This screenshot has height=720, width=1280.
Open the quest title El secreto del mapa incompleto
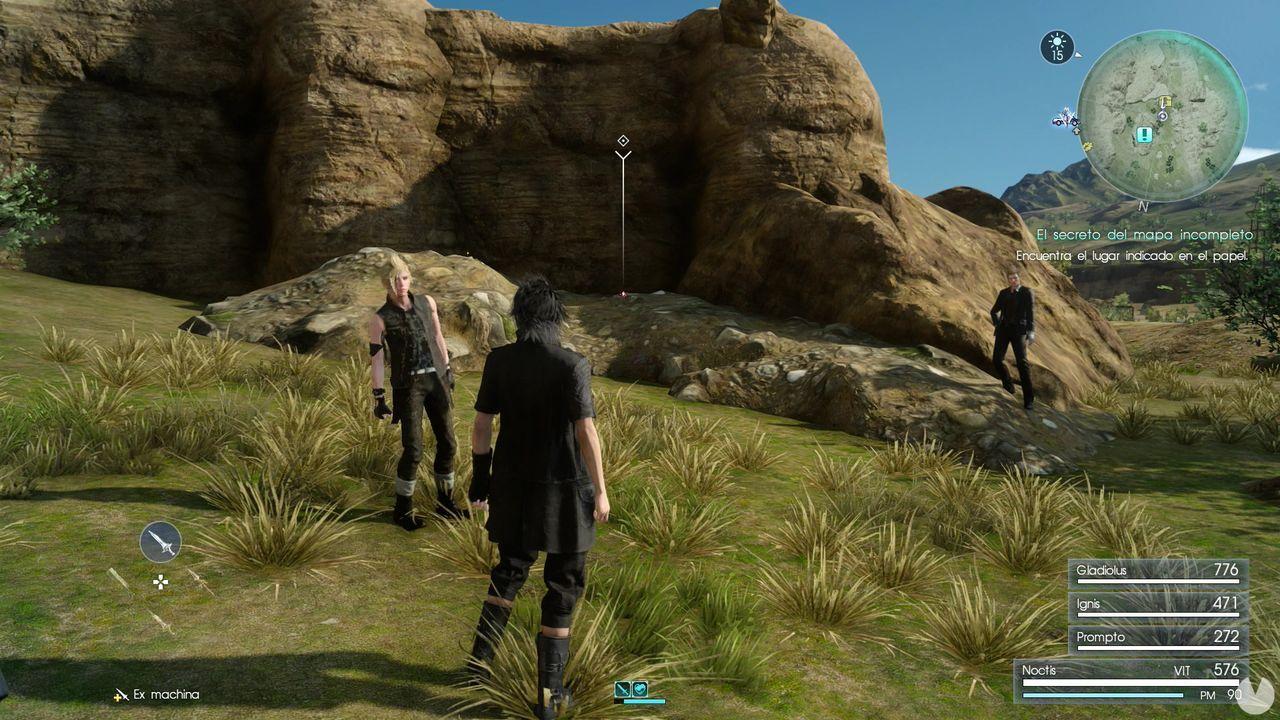click(1144, 234)
